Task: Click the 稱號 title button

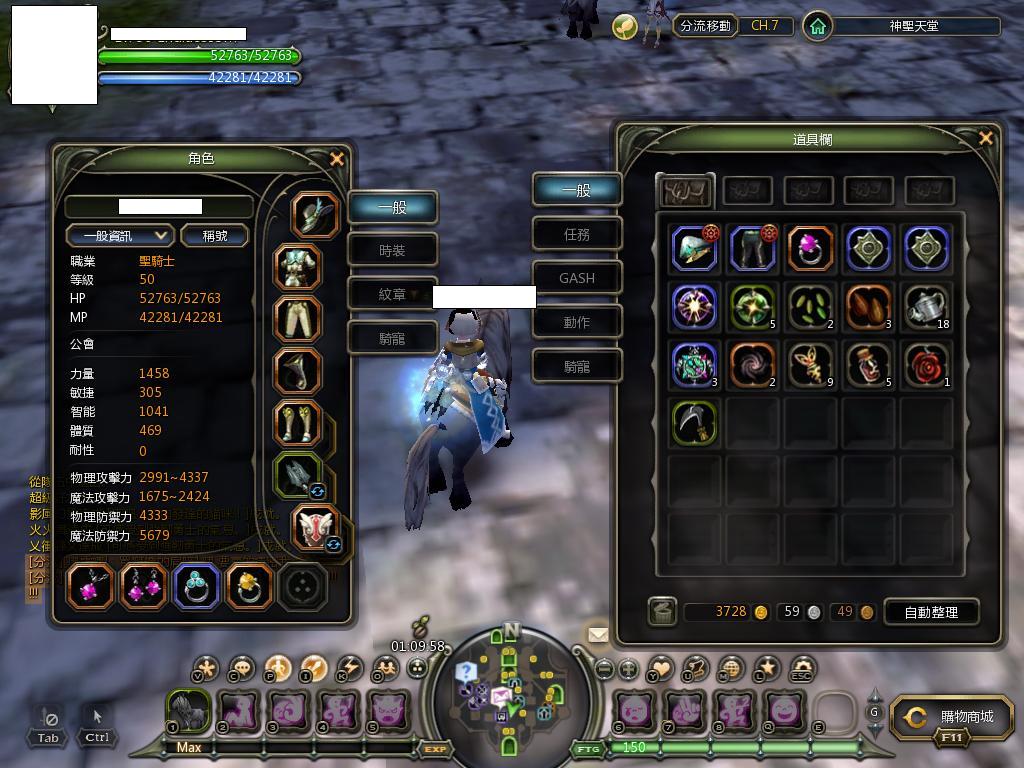Action: [x=215, y=235]
